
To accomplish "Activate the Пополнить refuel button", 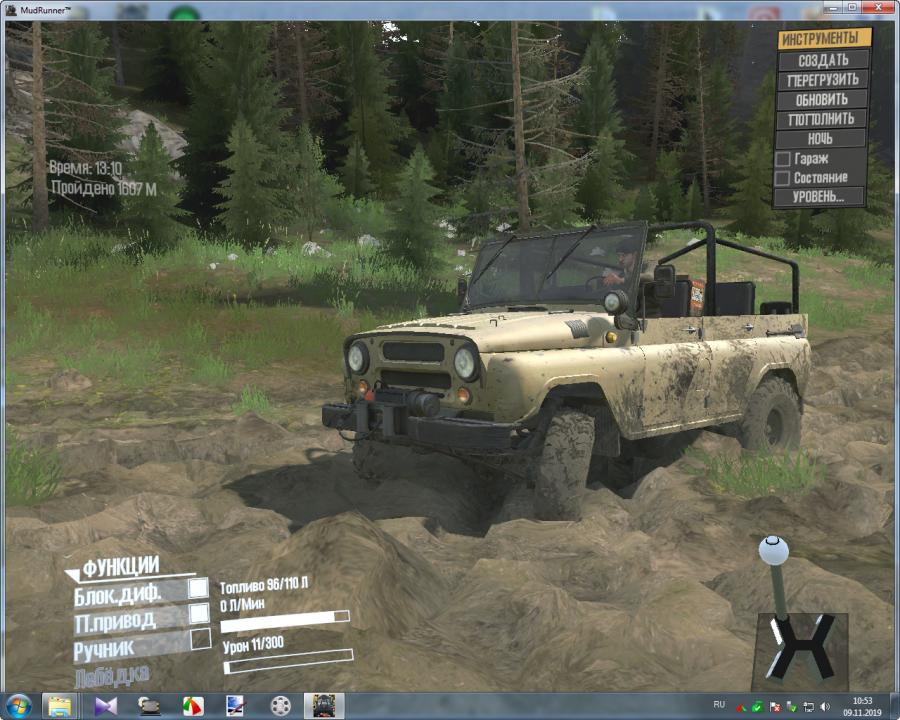I will pos(822,119).
